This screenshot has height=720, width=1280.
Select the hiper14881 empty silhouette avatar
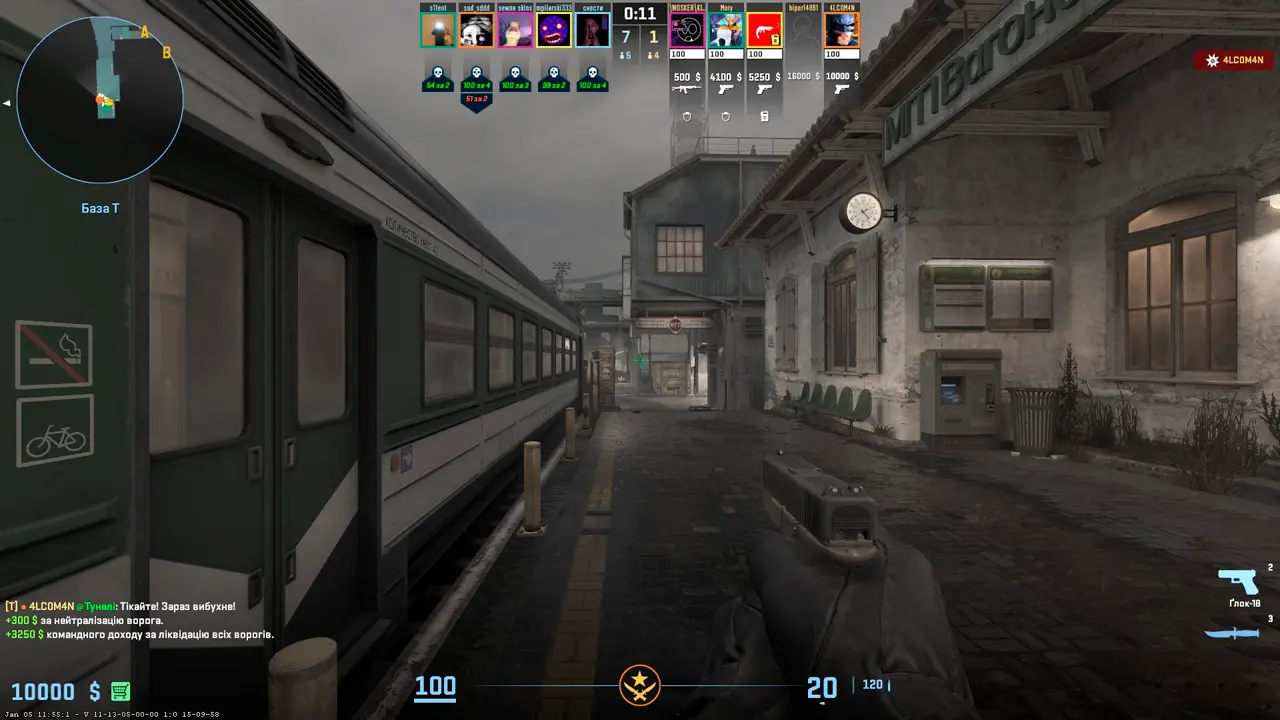click(803, 30)
